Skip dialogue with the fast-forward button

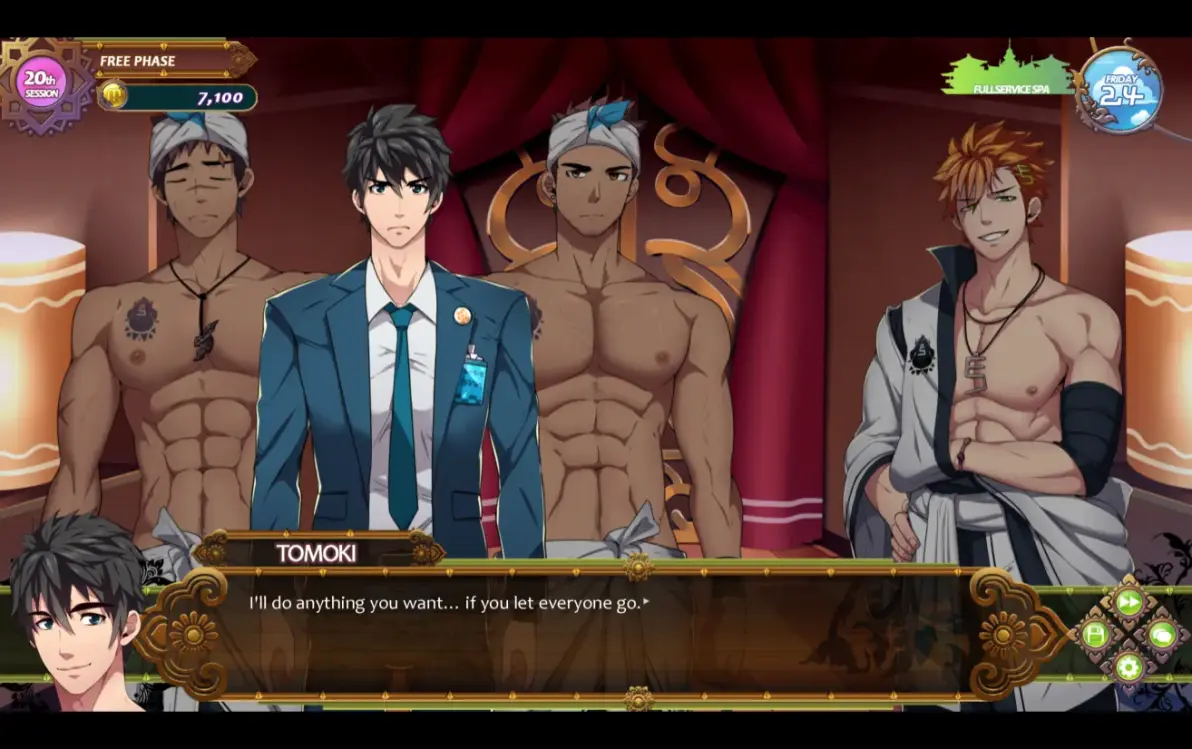(1128, 602)
